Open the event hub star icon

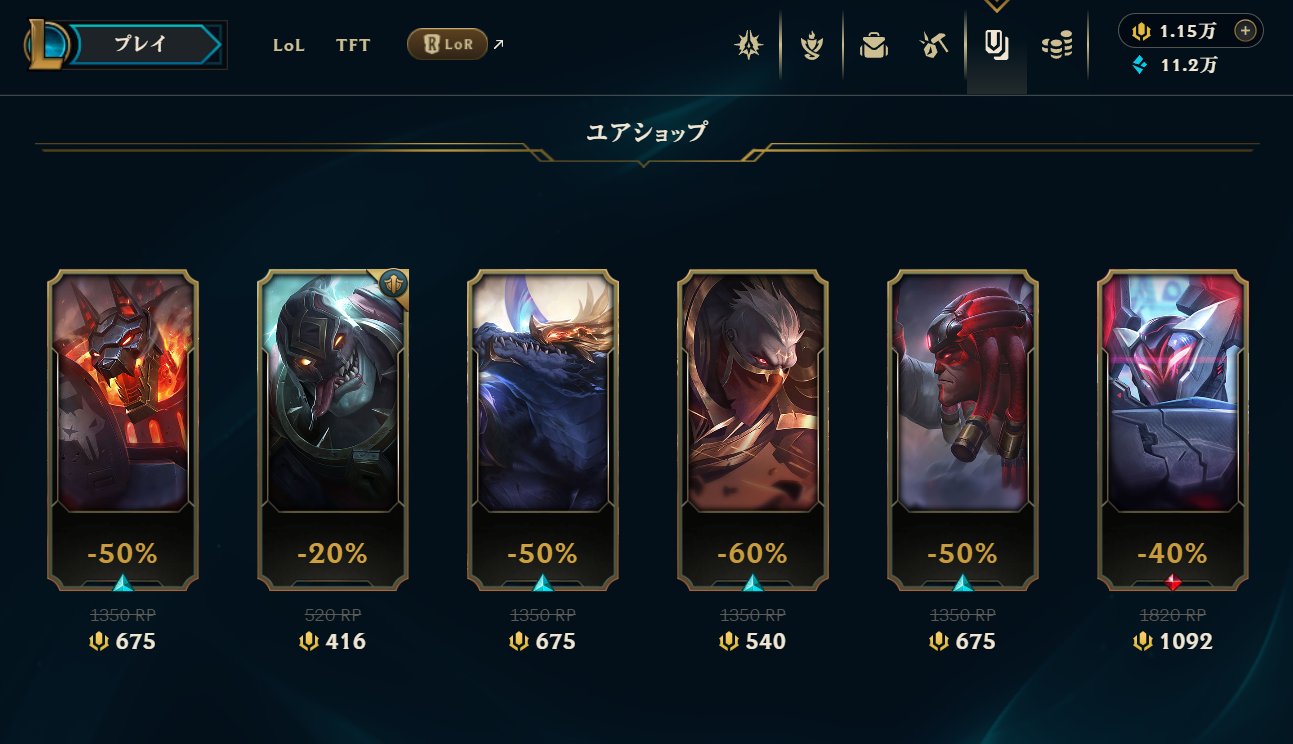(x=748, y=44)
